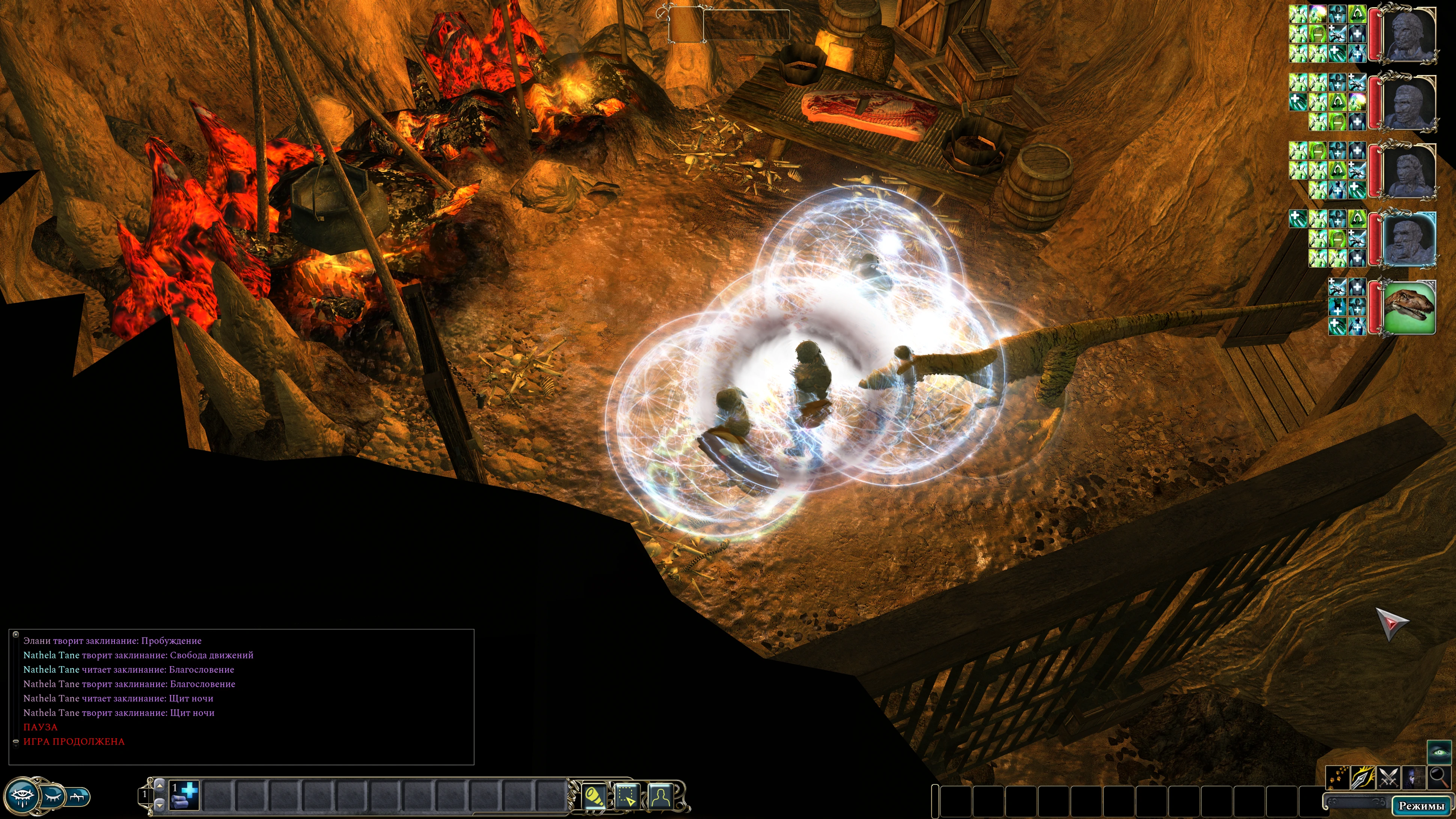
Task: Click the yellow spyglass button
Action: tap(594, 796)
